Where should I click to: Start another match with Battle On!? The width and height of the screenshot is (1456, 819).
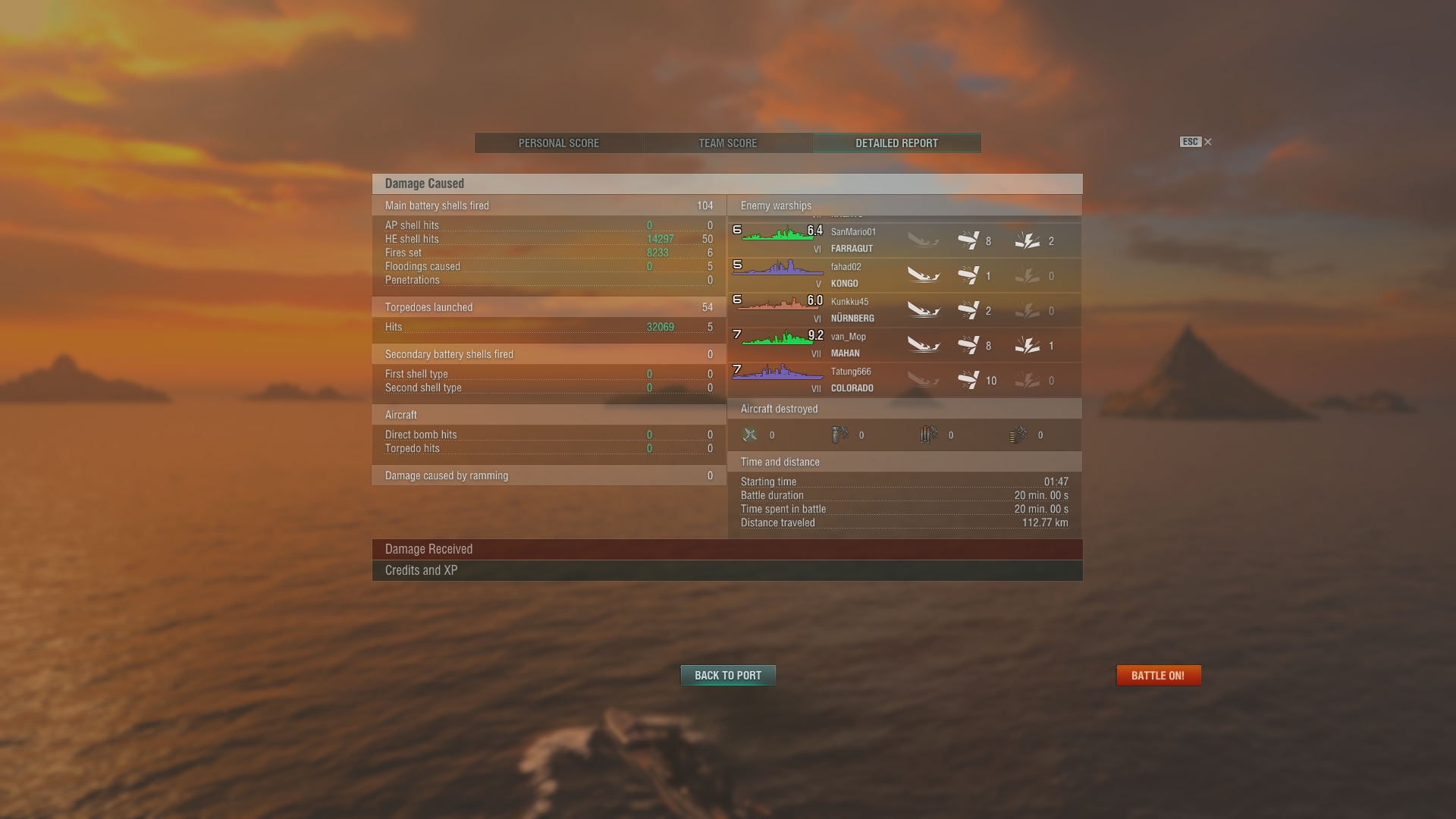(x=1158, y=676)
